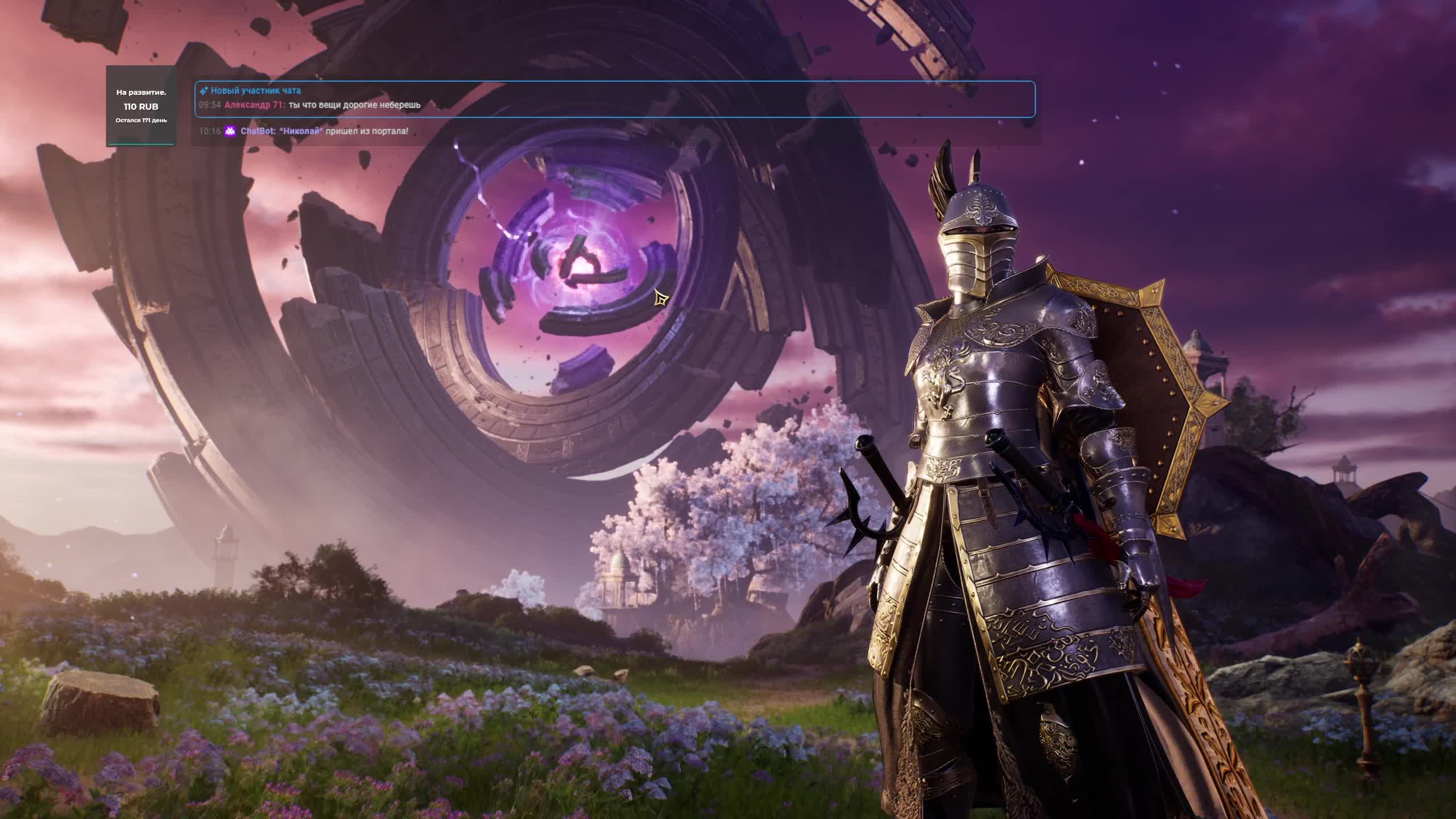The width and height of the screenshot is (1456, 819).
Task: Select Александр 71's highlighted chat message
Action: pos(354,105)
